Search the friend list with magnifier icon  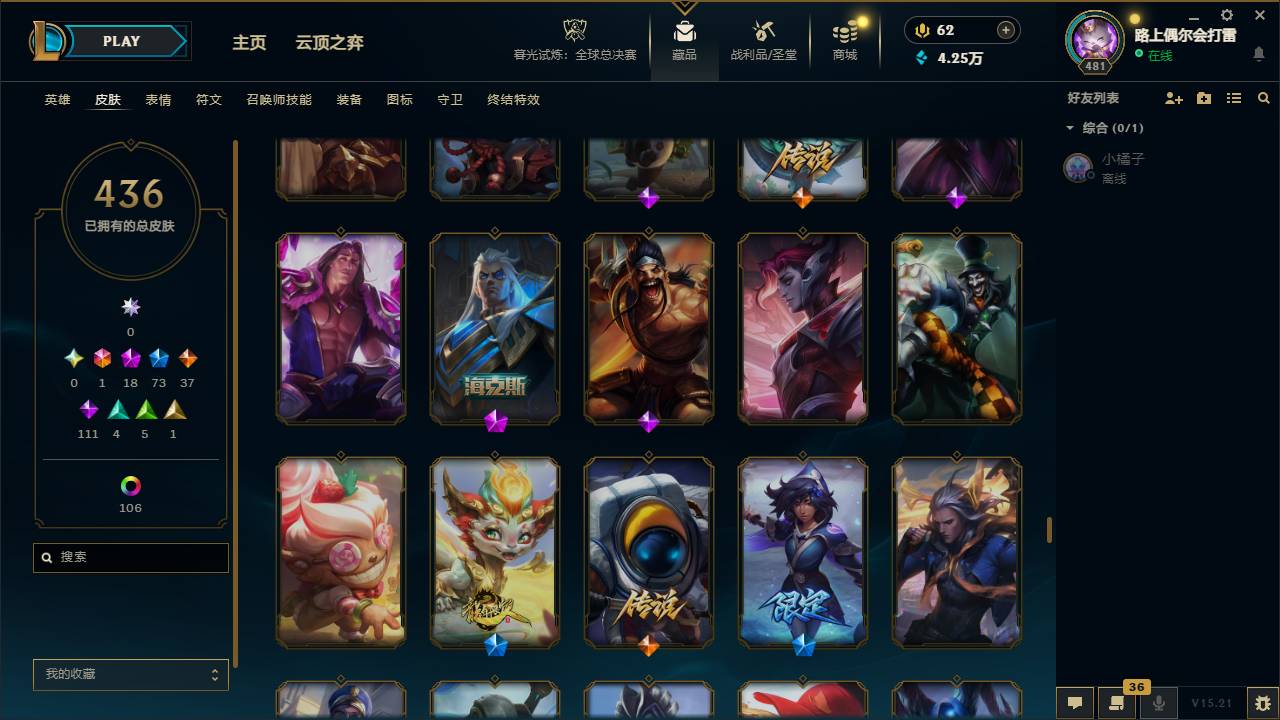pyautogui.click(x=1263, y=97)
